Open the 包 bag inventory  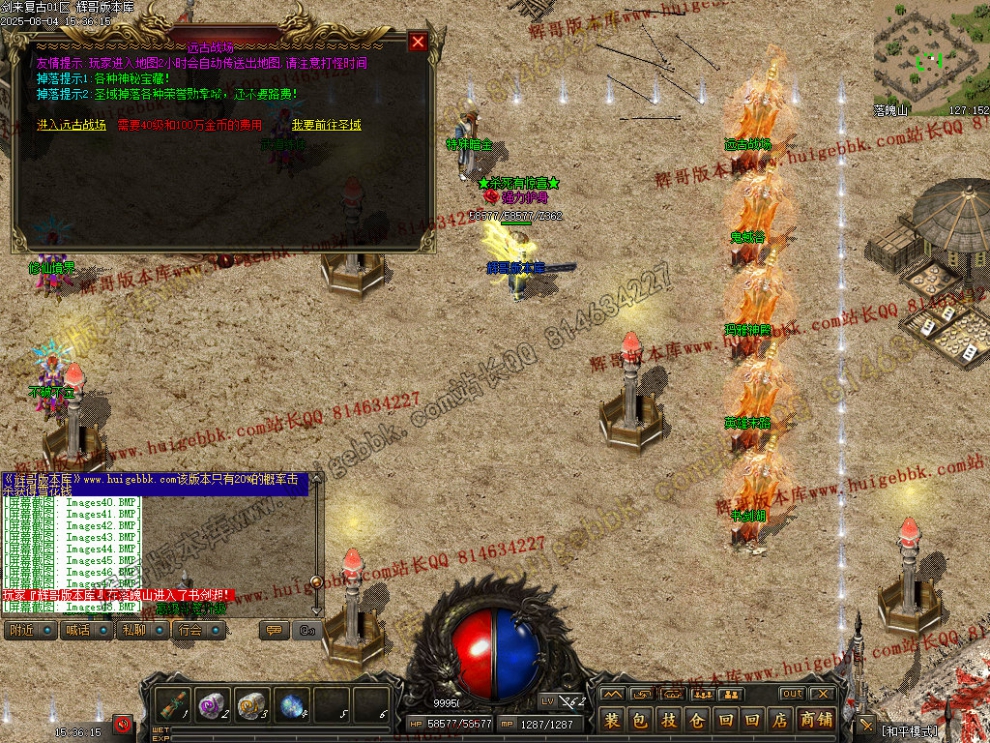(x=641, y=720)
